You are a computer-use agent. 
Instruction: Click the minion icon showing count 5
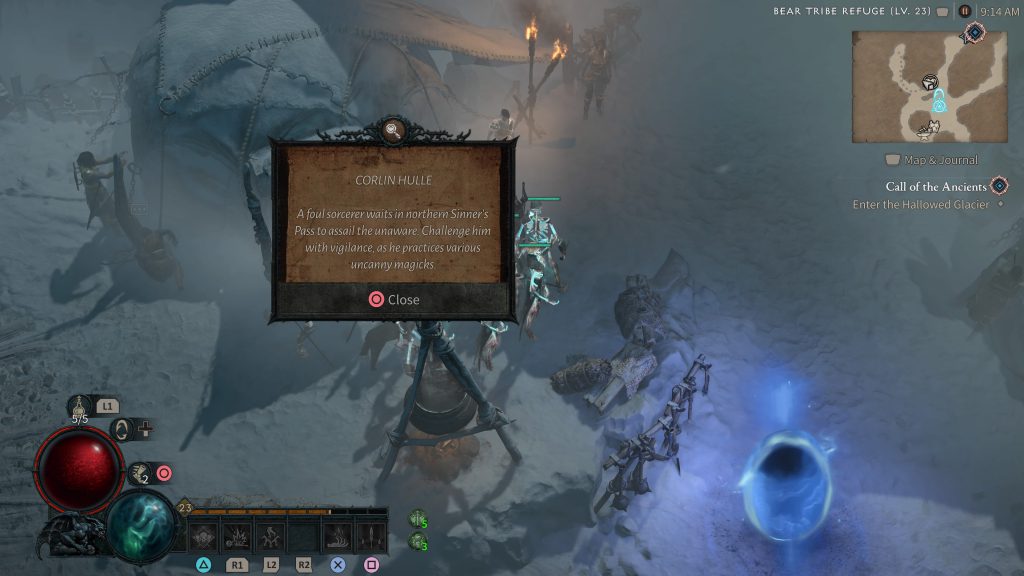pyautogui.click(x=418, y=519)
